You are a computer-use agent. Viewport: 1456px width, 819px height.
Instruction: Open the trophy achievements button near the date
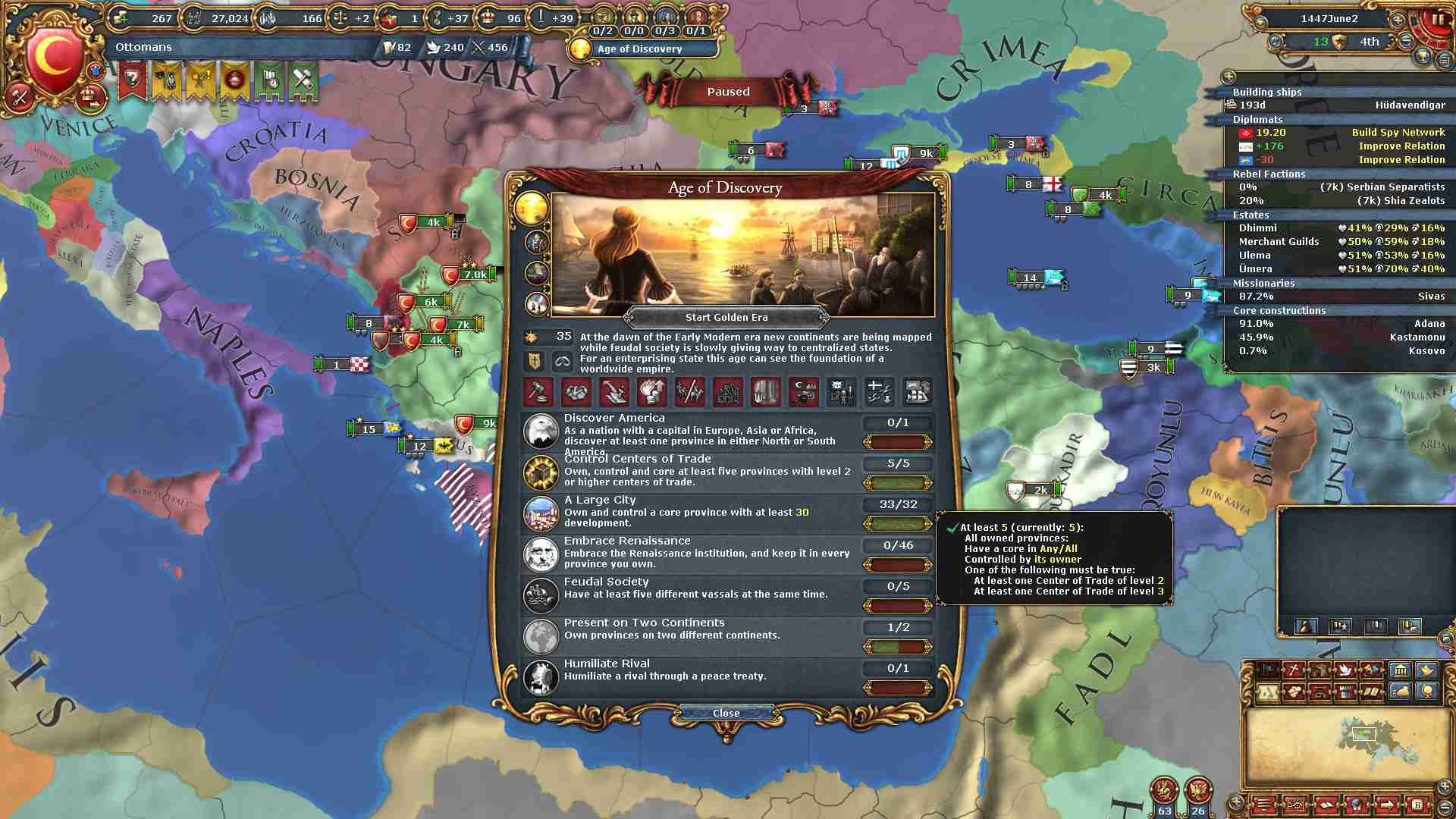pyautogui.click(x=1423, y=57)
